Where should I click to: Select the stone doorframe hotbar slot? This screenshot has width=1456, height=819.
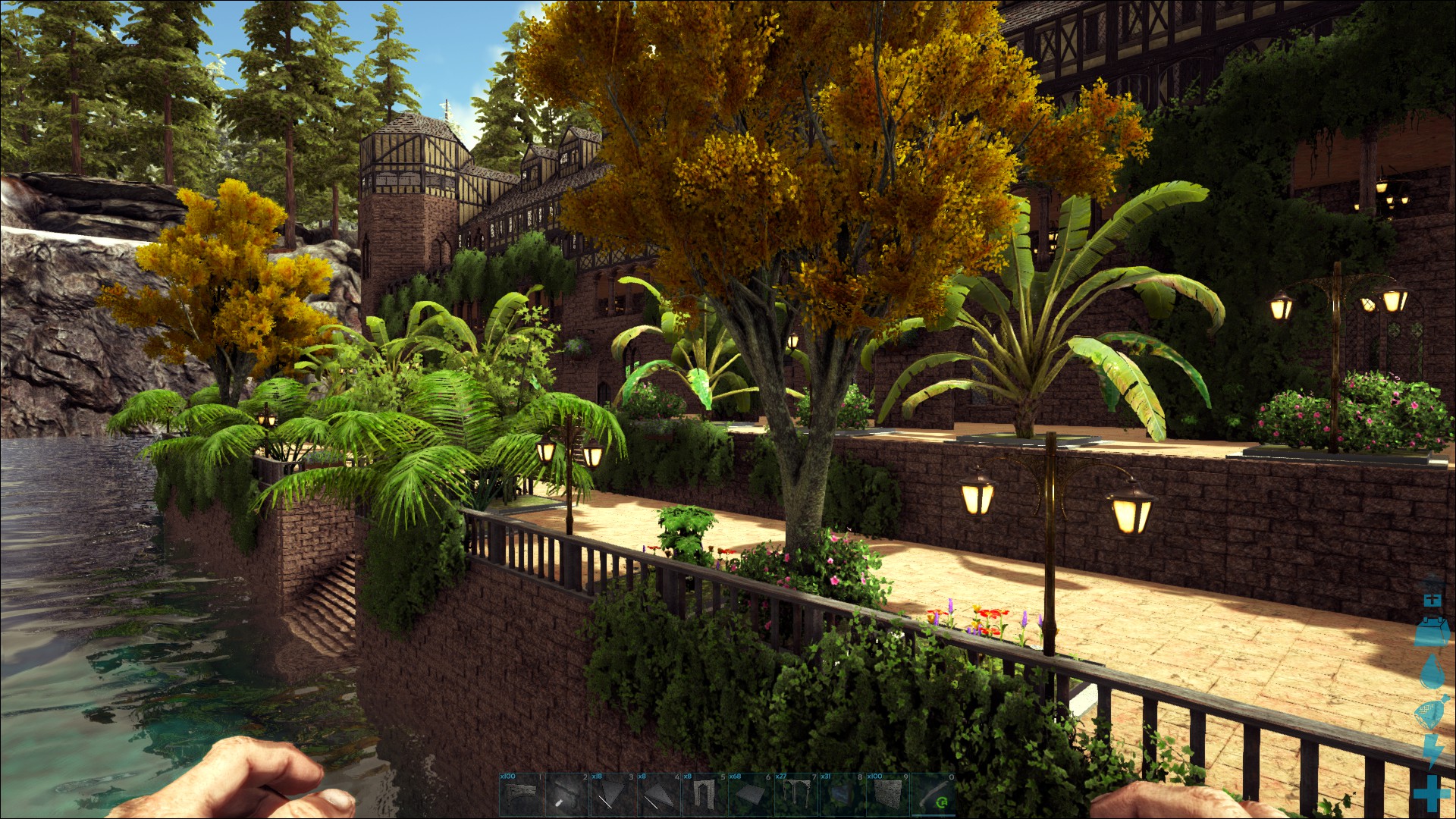click(704, 795)
